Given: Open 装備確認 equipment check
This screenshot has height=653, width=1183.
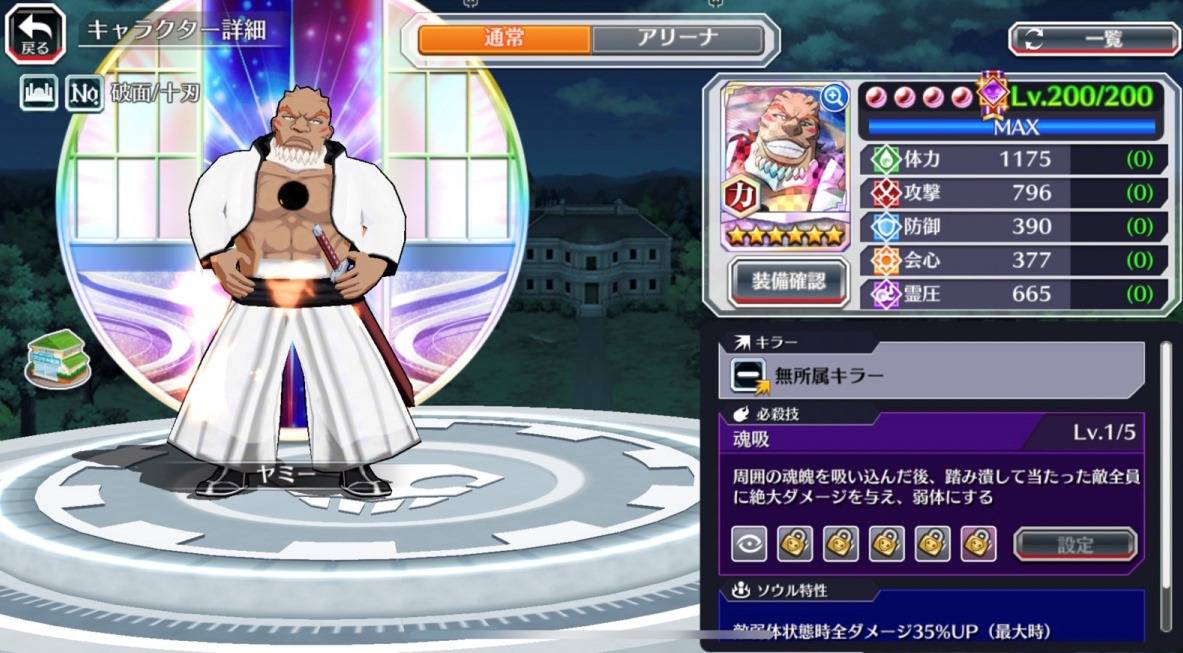Looking at the screenshot, I should (789, 282).
